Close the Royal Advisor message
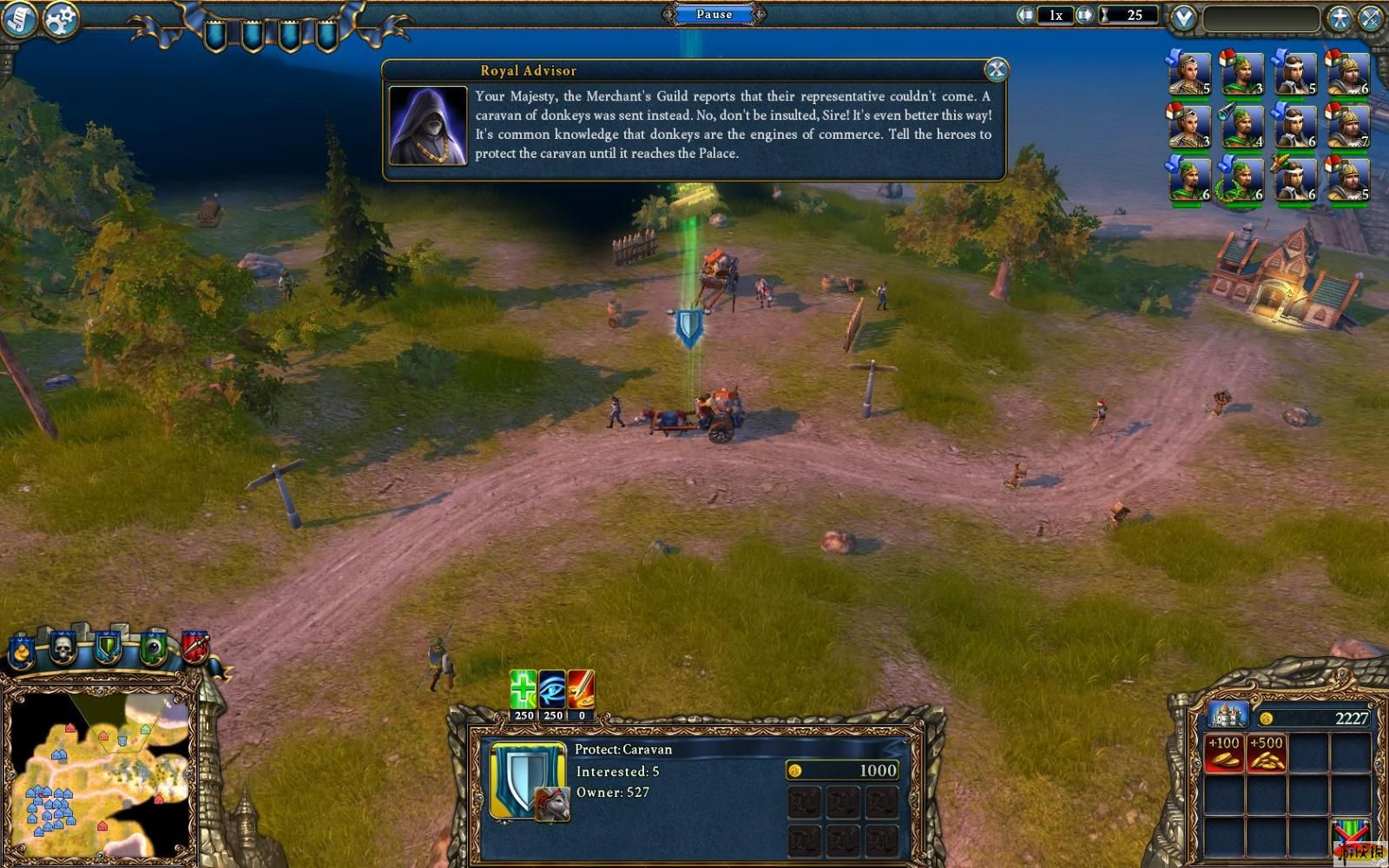 point(996,70)
